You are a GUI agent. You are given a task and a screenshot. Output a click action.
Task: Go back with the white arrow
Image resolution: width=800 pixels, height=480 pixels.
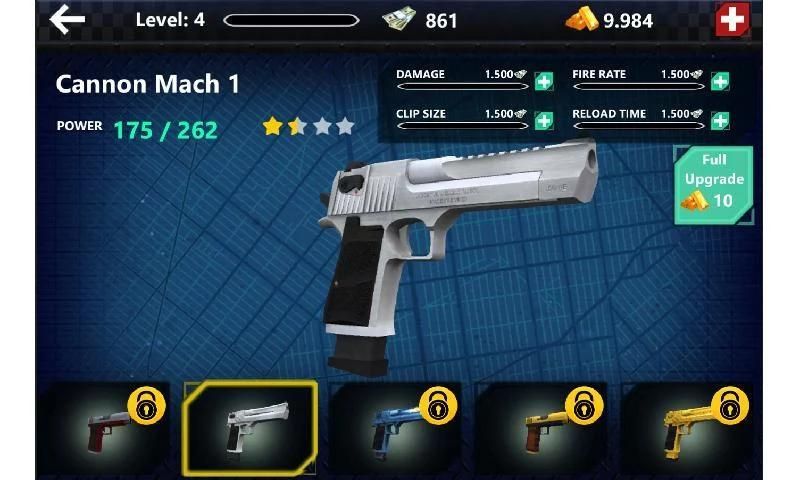coord(68,19)
